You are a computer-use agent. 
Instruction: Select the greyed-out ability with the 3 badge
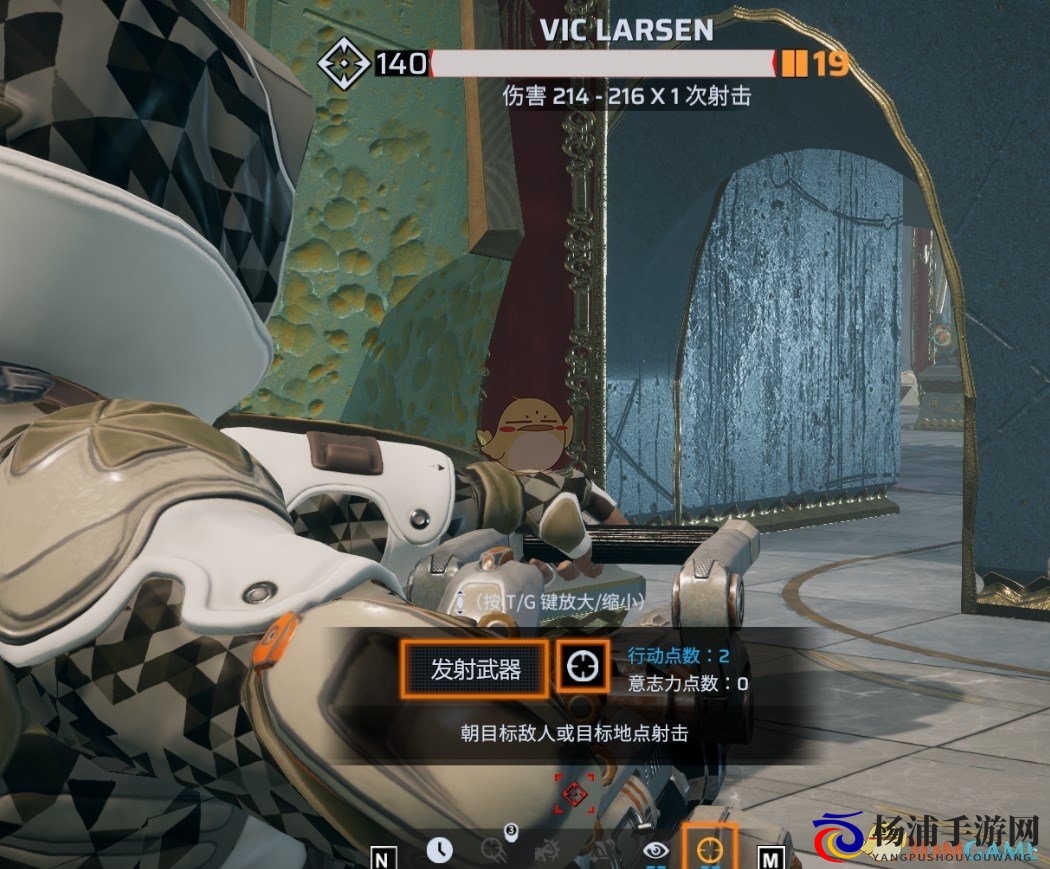(x=494, y=849)
